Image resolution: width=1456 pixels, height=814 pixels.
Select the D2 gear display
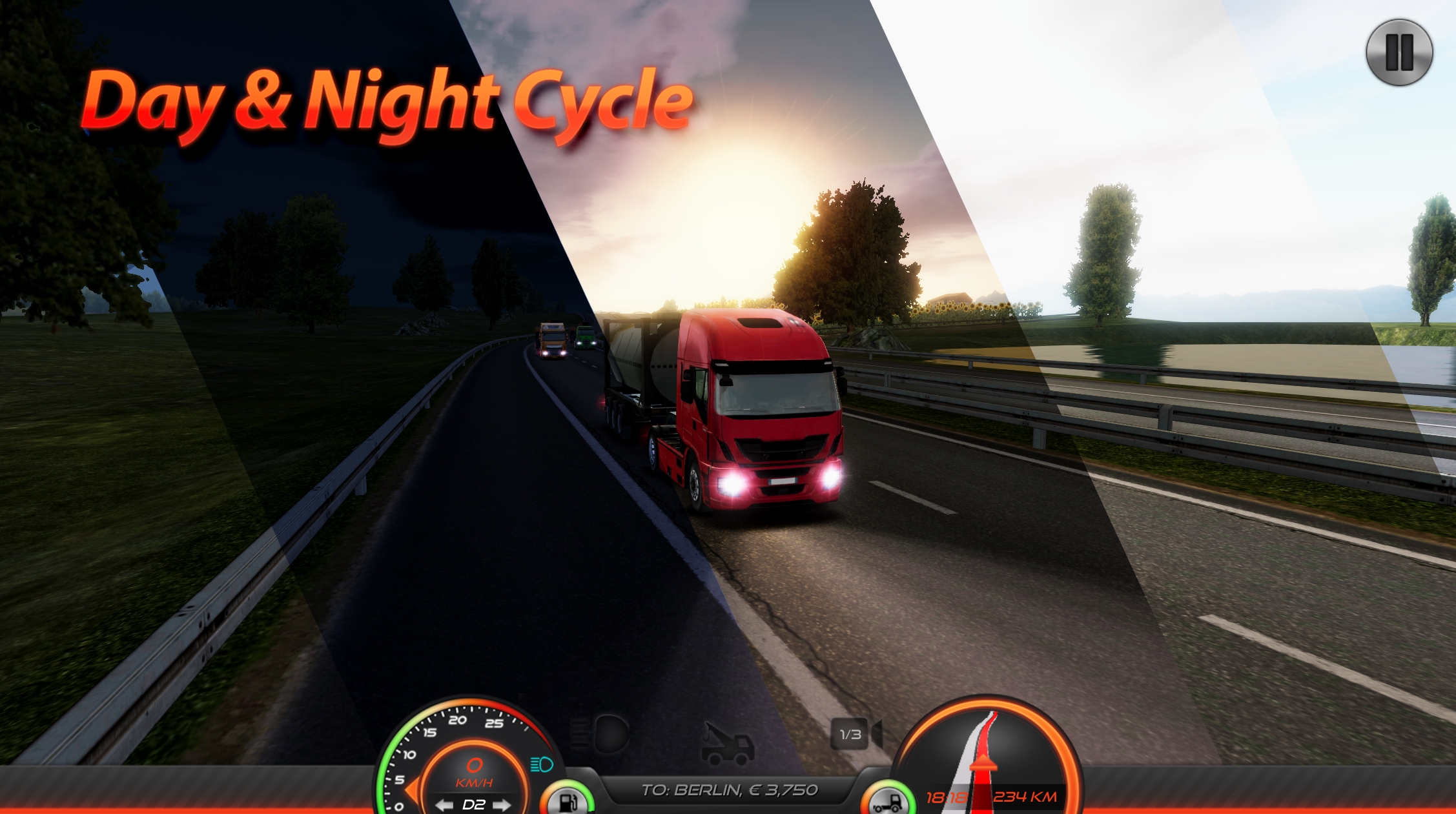[475, 807]
